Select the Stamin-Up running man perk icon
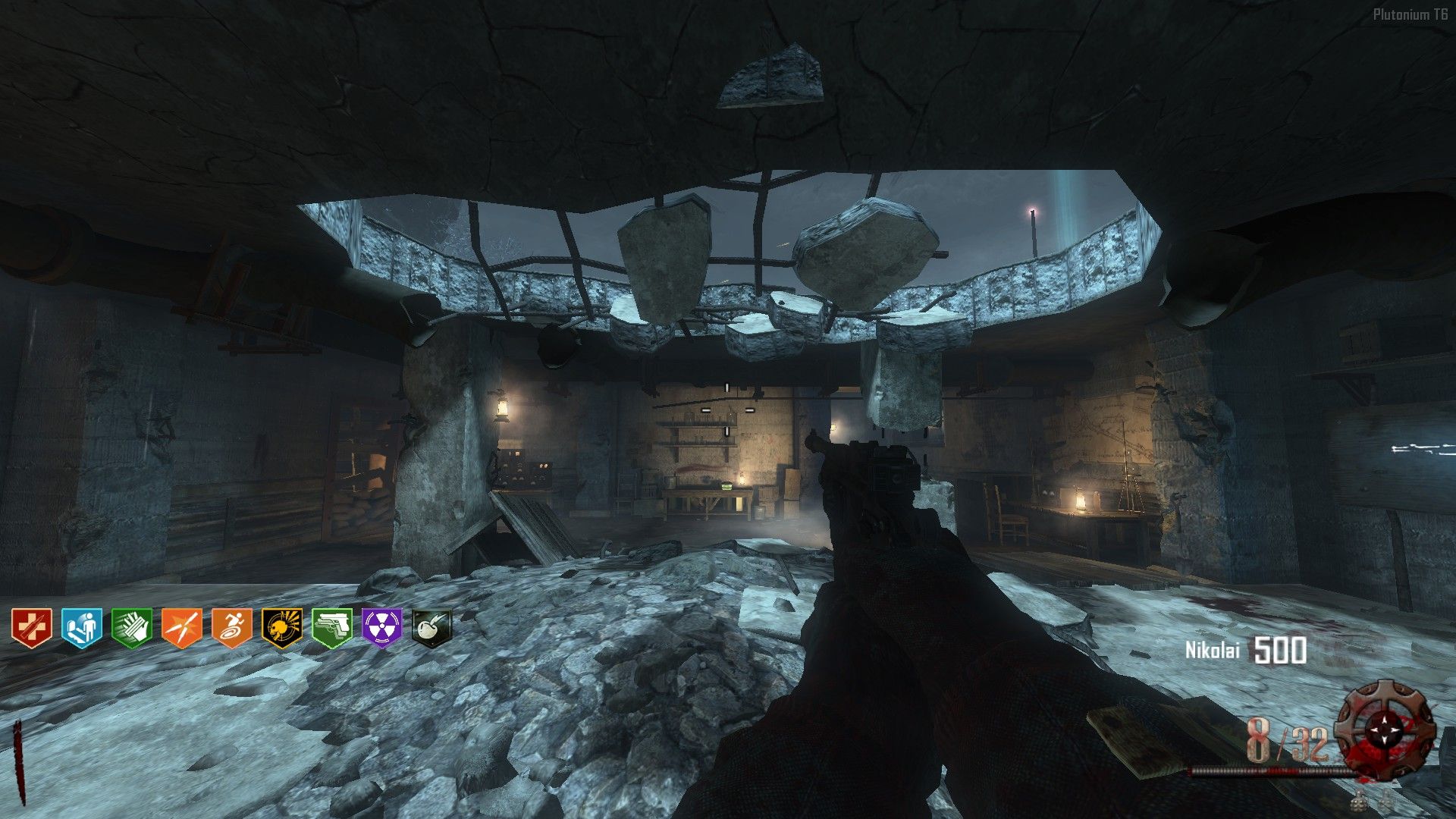Image resolution: width=1456 pixels, height=819 pixels. (232, 629)
